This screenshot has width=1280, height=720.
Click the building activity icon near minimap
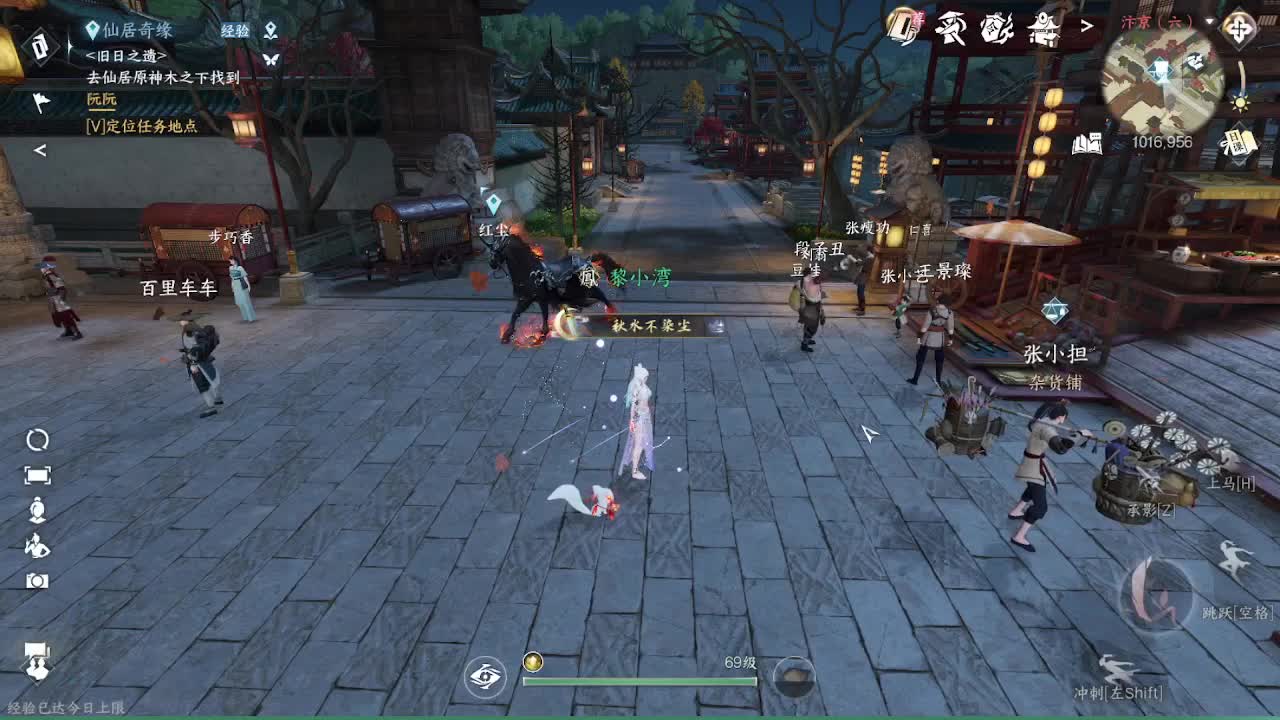point(1045,27)
